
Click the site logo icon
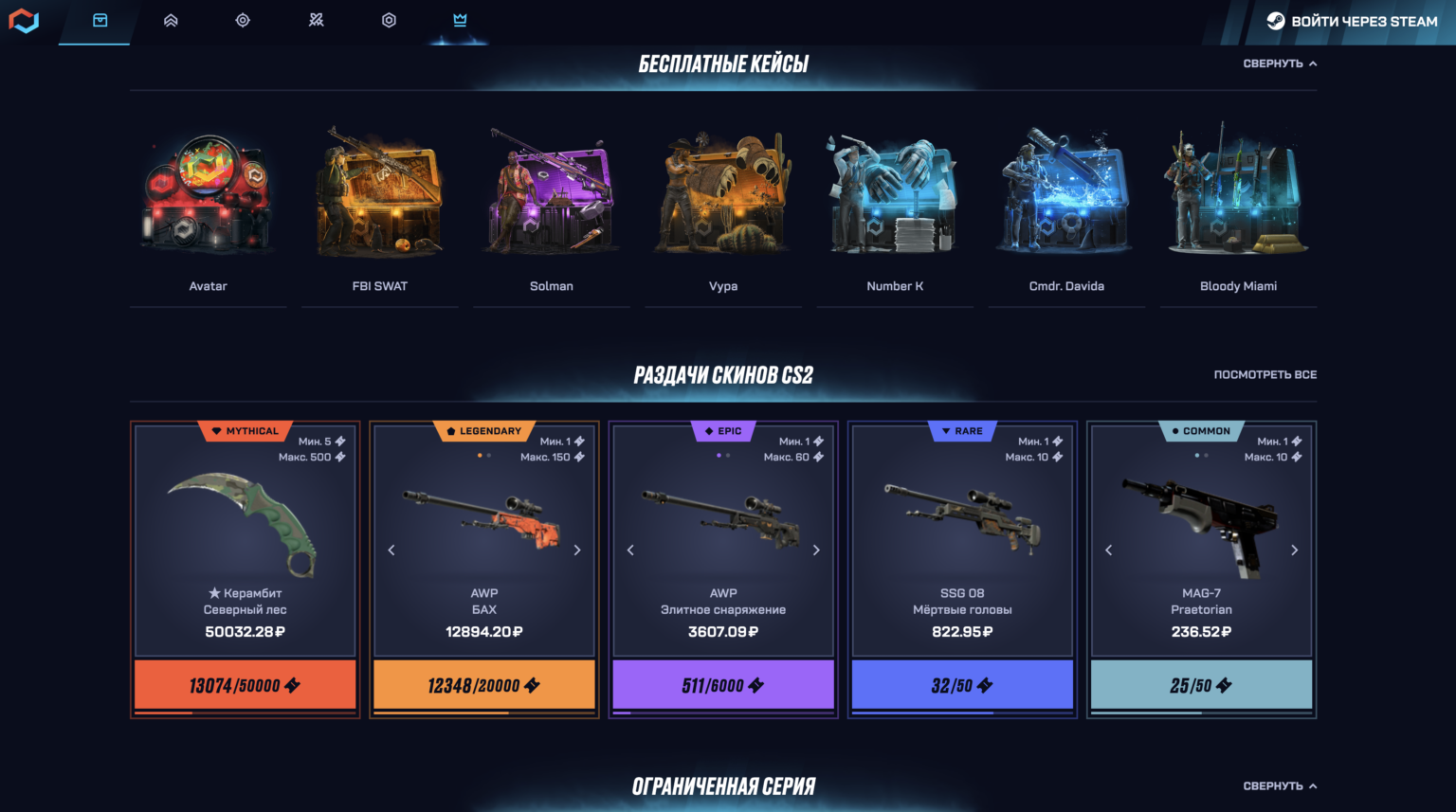pos(24,20)
